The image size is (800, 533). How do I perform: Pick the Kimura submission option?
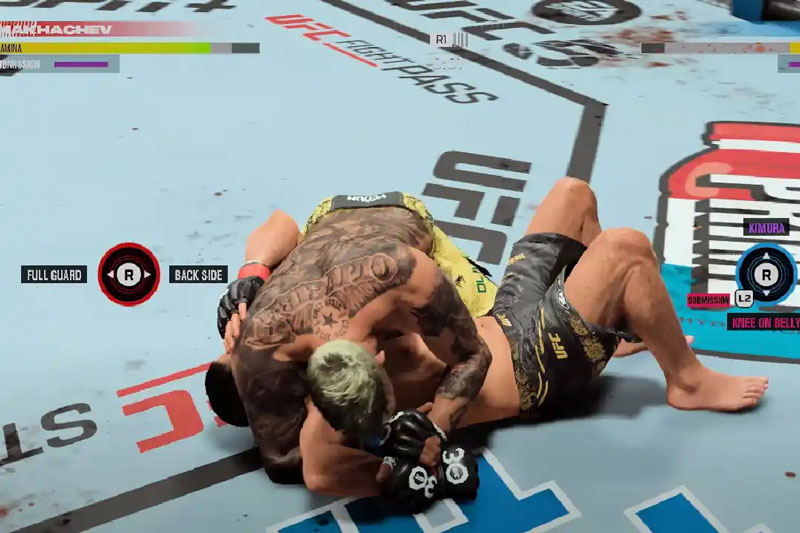[766, 228]
